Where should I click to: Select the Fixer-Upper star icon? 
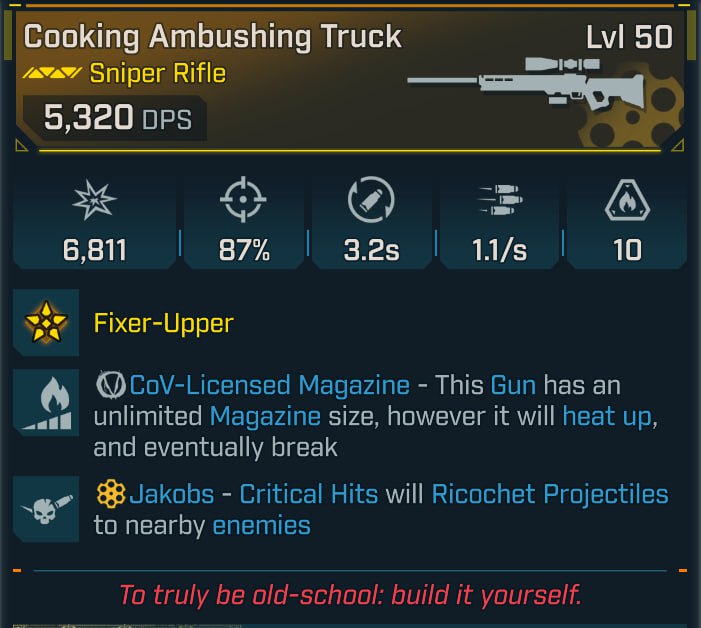(x=46, y=323)
